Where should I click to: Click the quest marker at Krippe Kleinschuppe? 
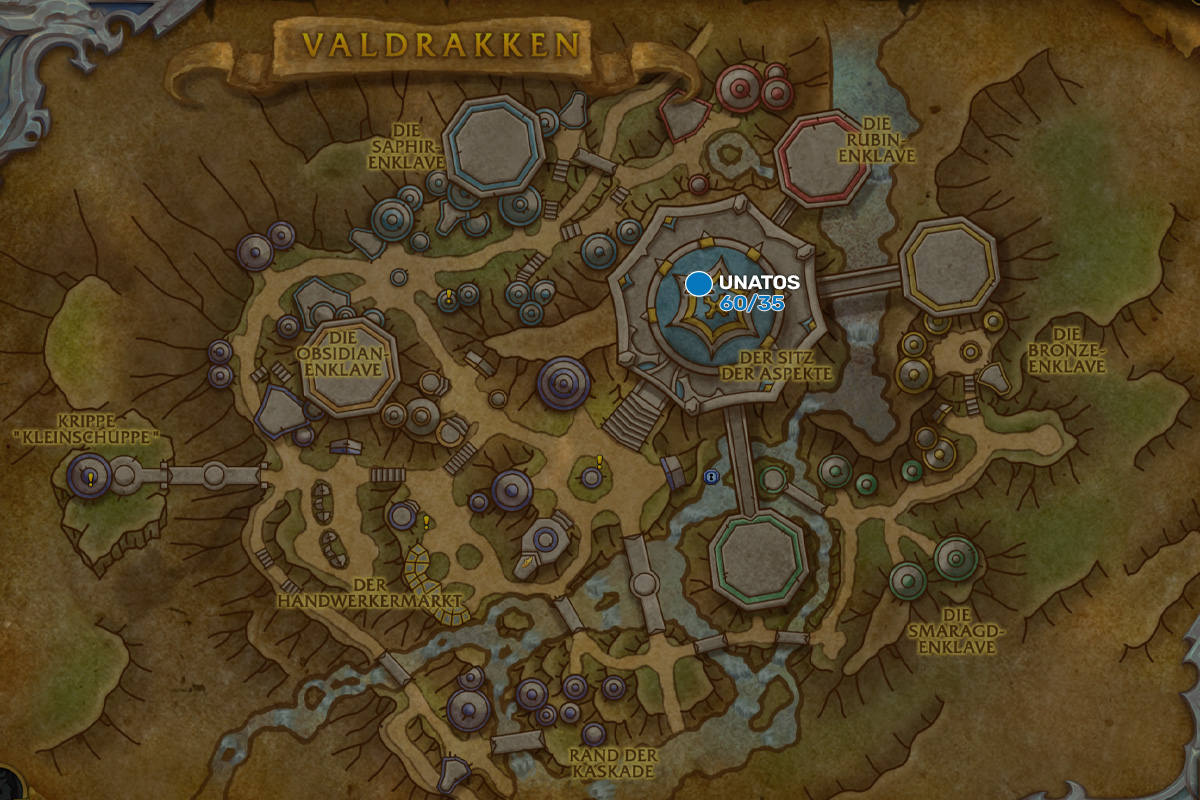(x=91, y=479)
